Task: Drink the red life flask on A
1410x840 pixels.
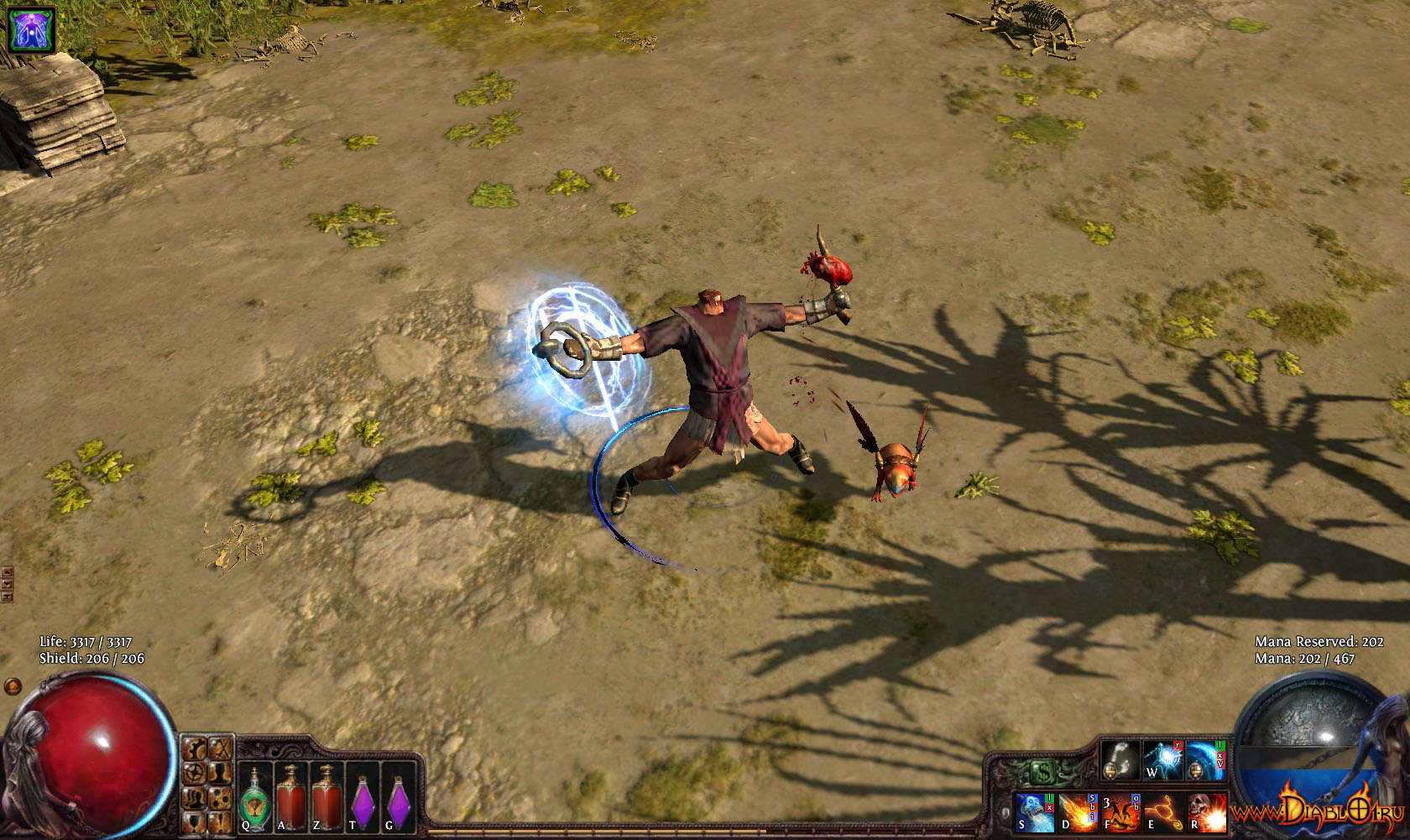Action: (290, 798)
